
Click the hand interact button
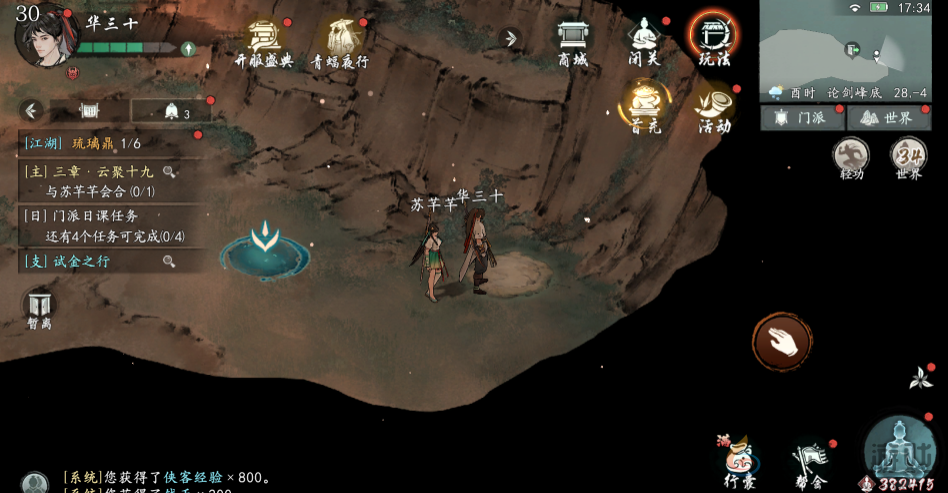click(x=781, y=341)
